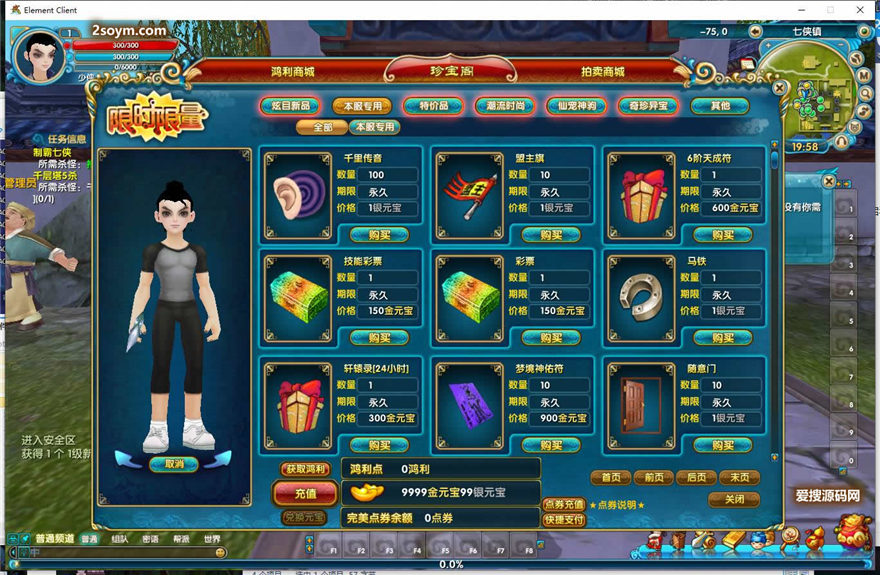Viewport: 880px width, 575px height.
Task: Close the shop with the 关闭 button
Action: tap(734, 499)
